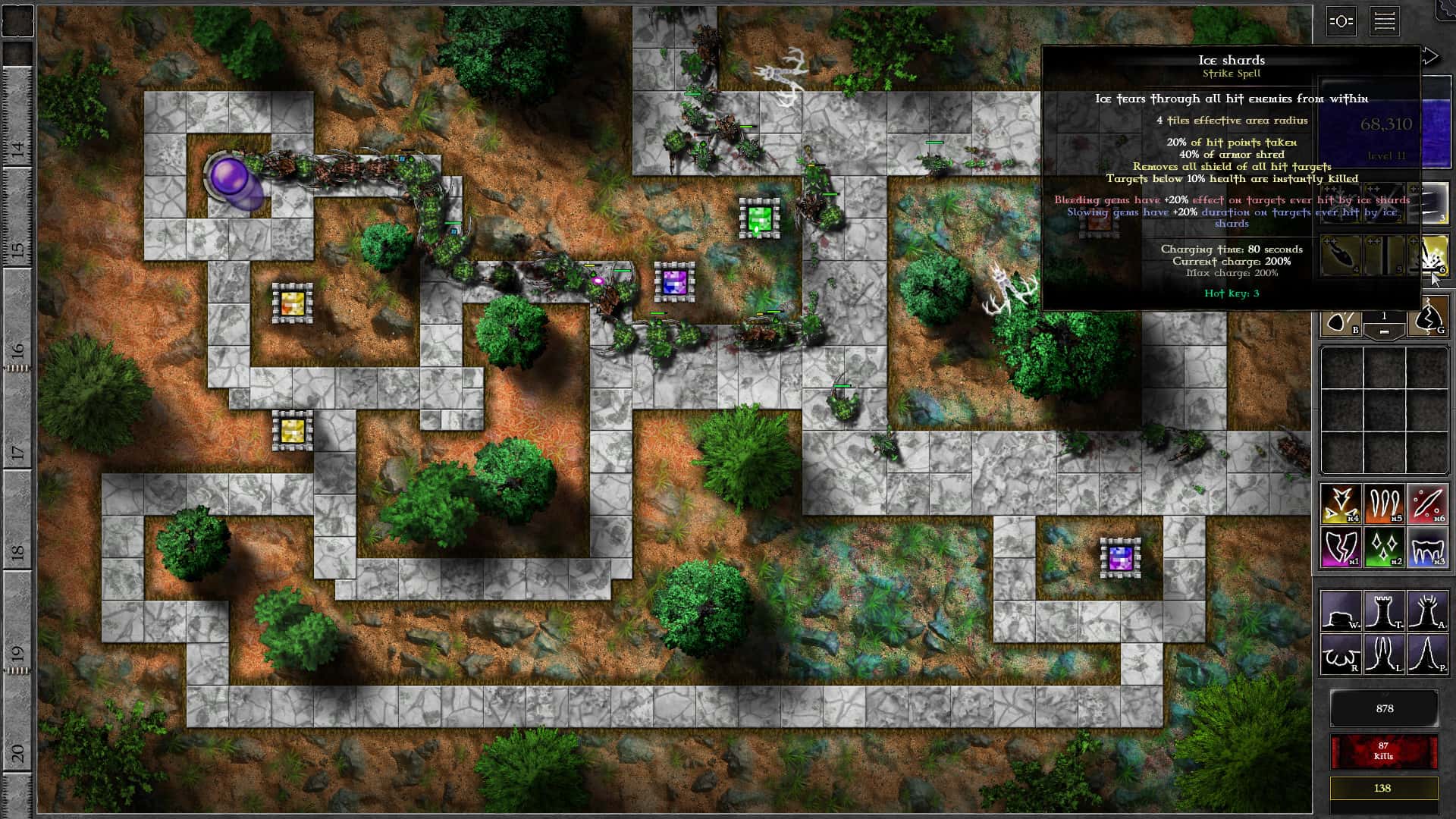Viewport: 1456px width, 819px height.
Task: Open the game menu list icon
Action: coord(1385,22)
